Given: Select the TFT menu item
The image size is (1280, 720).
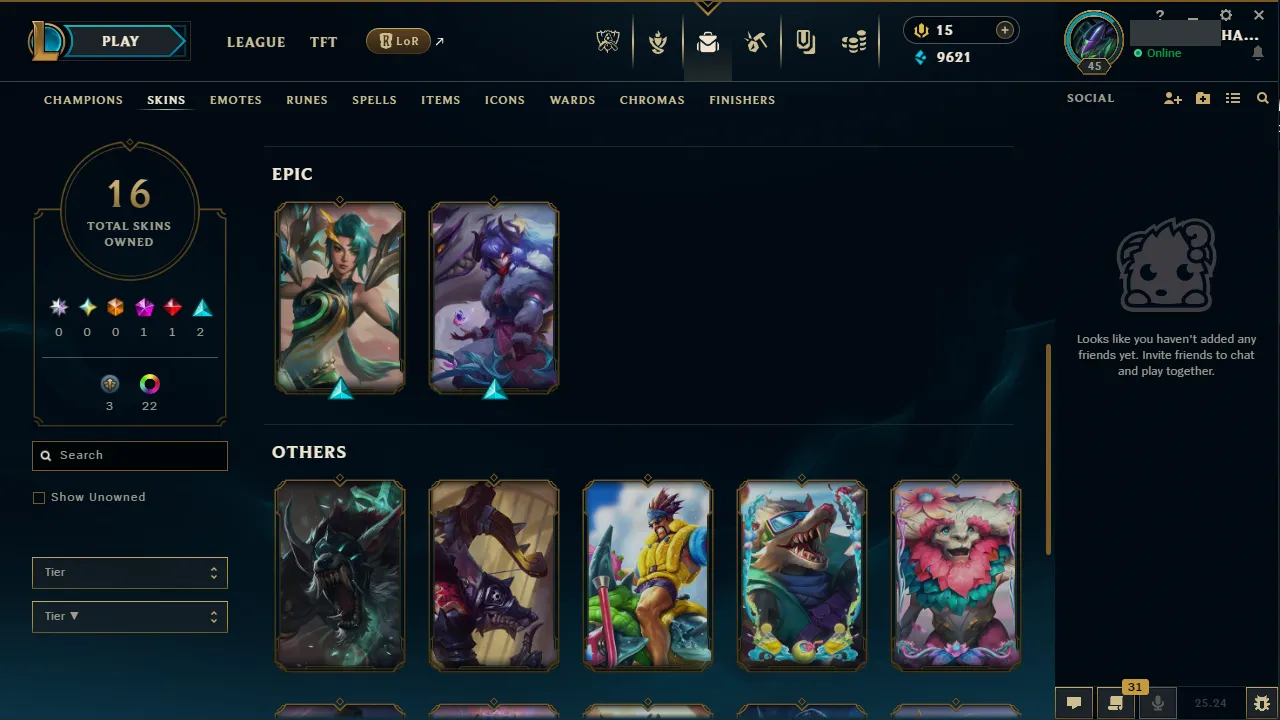Looking at the screenshot, I should click(323, 42).
